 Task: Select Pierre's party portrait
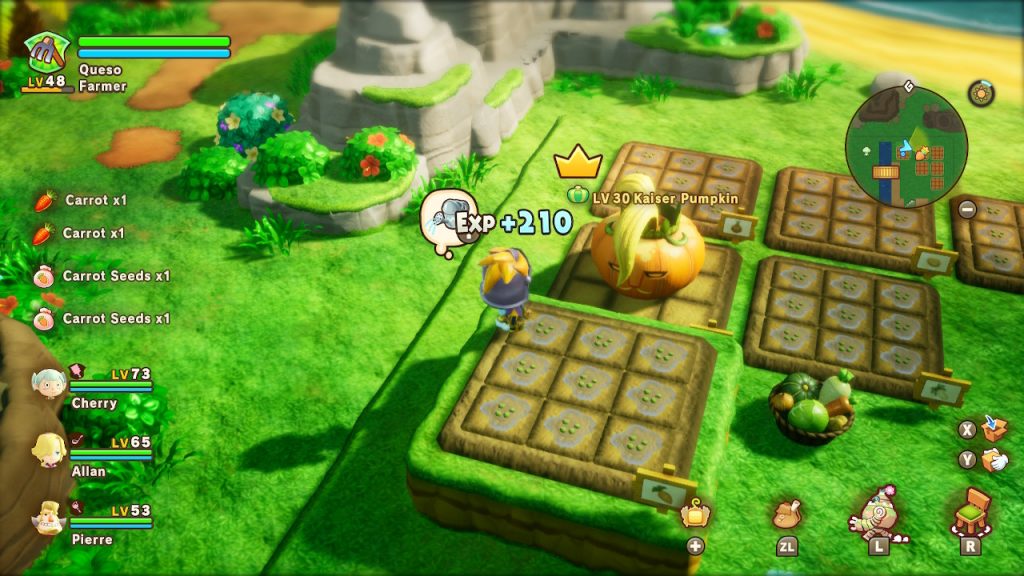[x=48, y=517]
